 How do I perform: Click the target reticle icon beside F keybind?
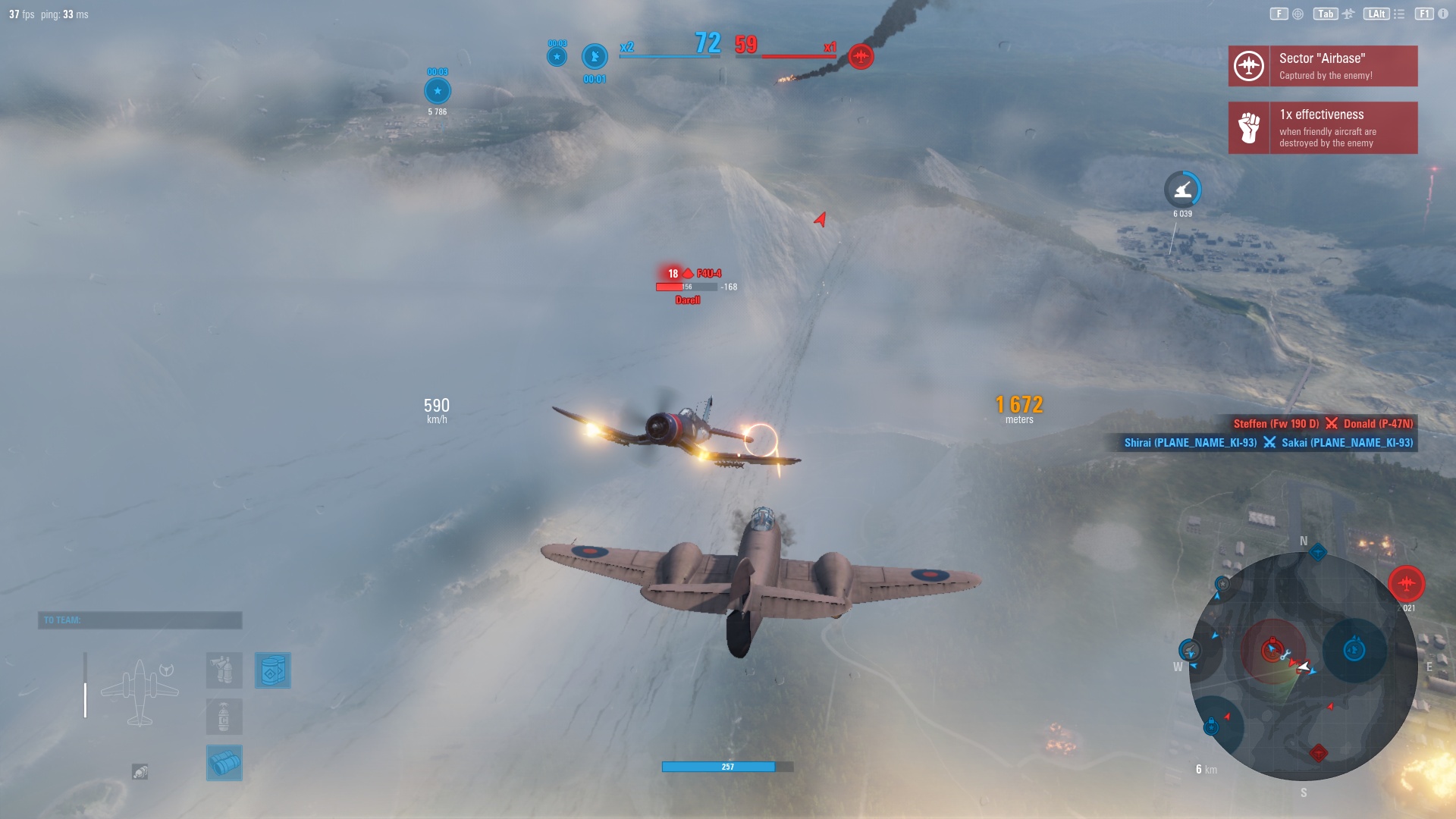(x=1298, y=14)
